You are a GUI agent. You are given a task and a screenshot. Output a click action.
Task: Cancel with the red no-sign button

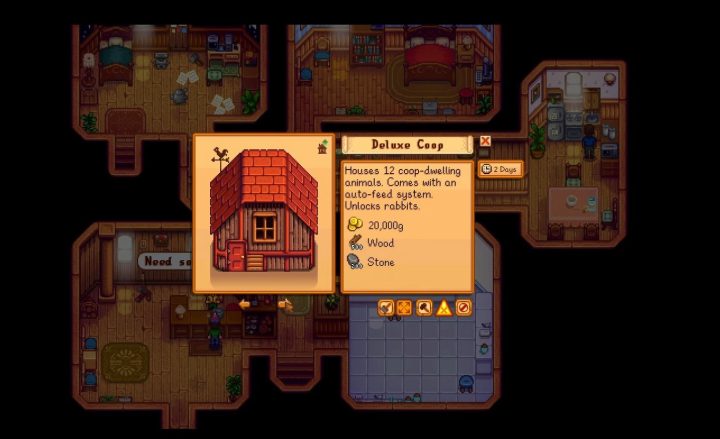(x=463, y=307)
